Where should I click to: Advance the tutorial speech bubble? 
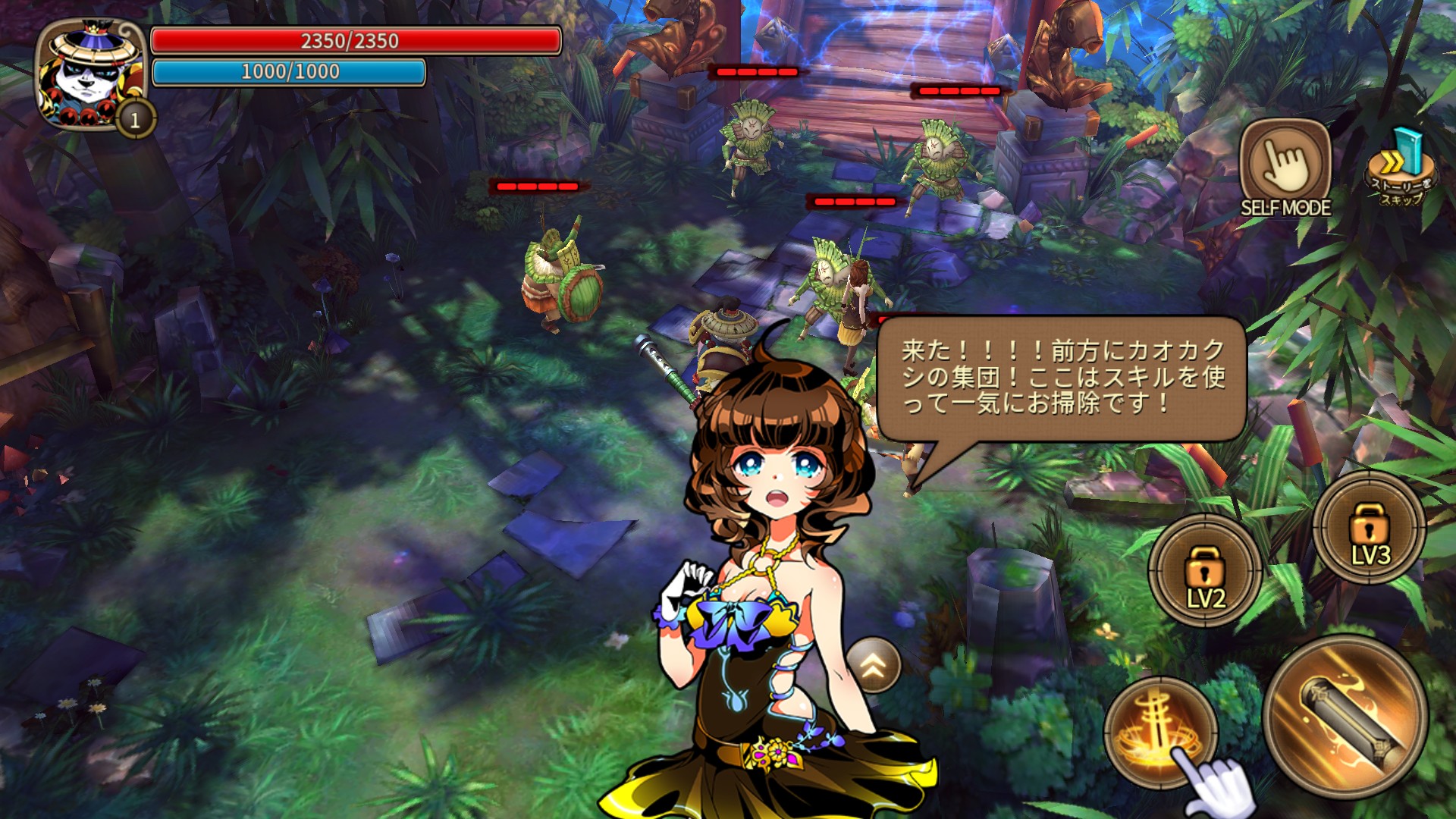1062,378
